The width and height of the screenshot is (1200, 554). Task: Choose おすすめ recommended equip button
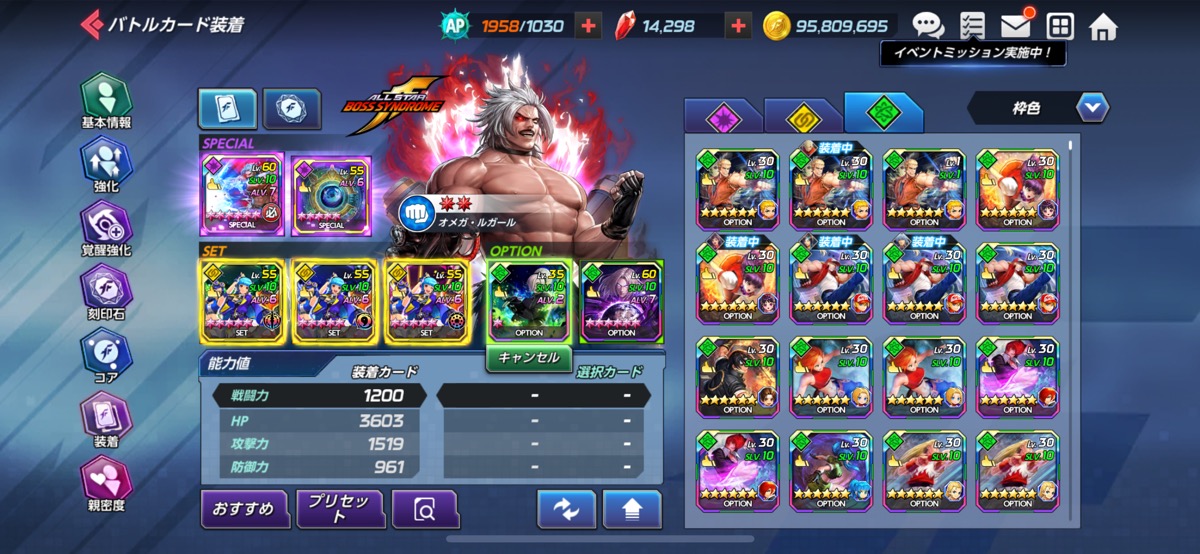pos(244,509)
